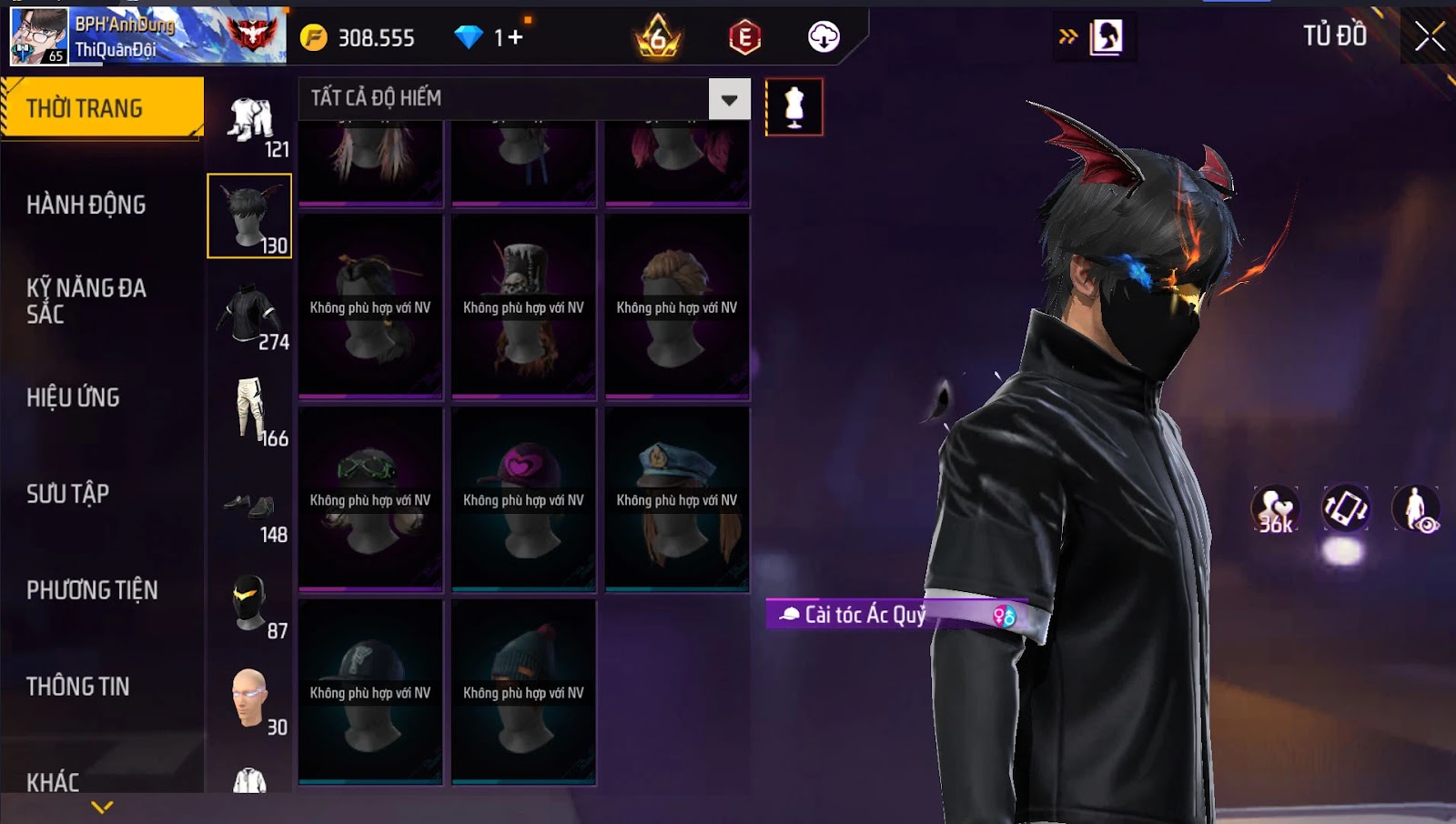
Task: Open the cloud download icon
Action: [x=824, y=37]
